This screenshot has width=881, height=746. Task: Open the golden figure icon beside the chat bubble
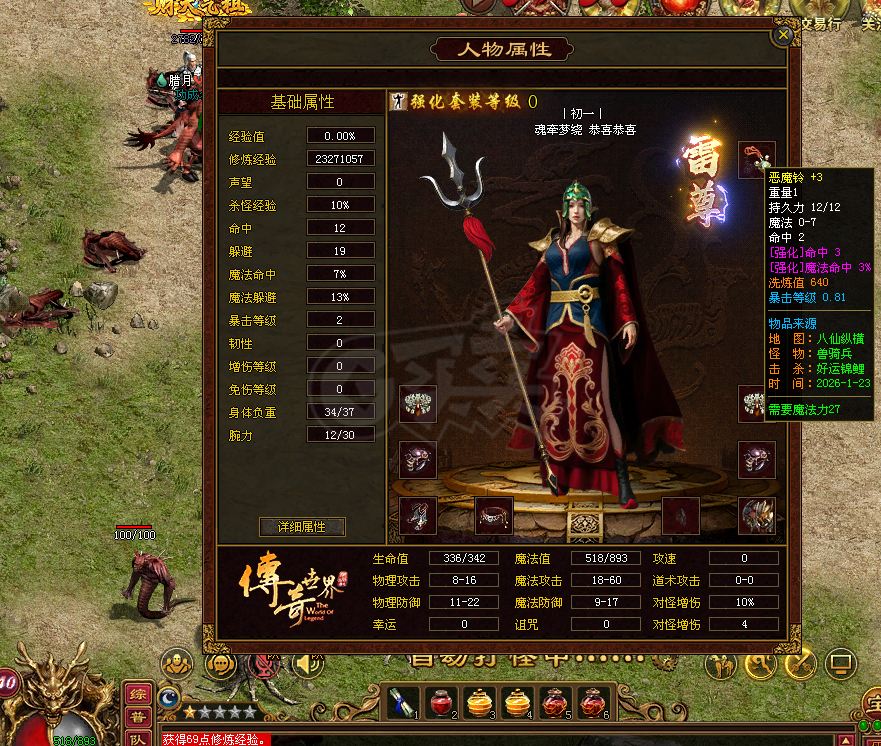178,663
